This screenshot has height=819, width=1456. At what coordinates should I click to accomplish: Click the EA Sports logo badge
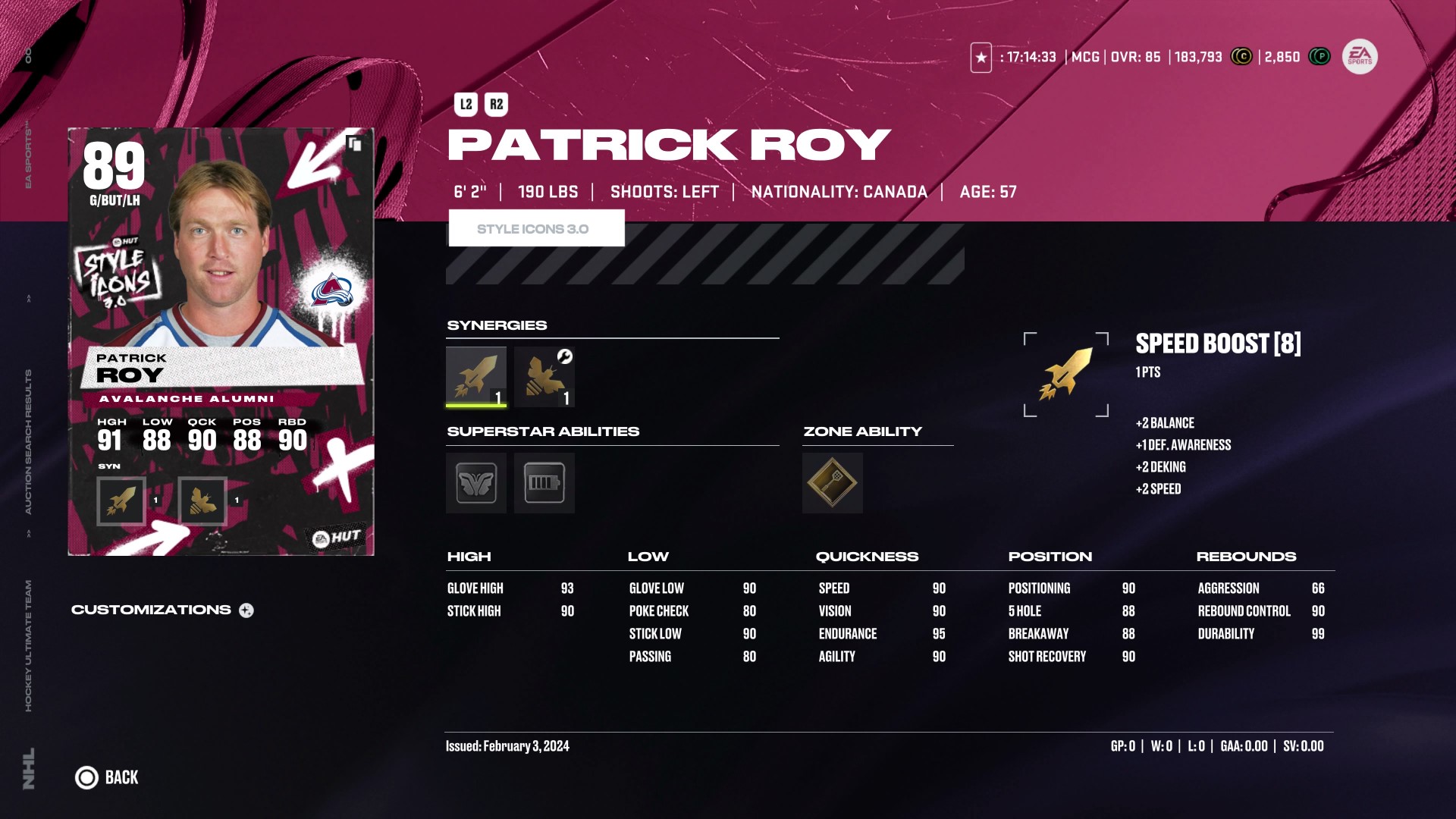[x=1360, y=57]
